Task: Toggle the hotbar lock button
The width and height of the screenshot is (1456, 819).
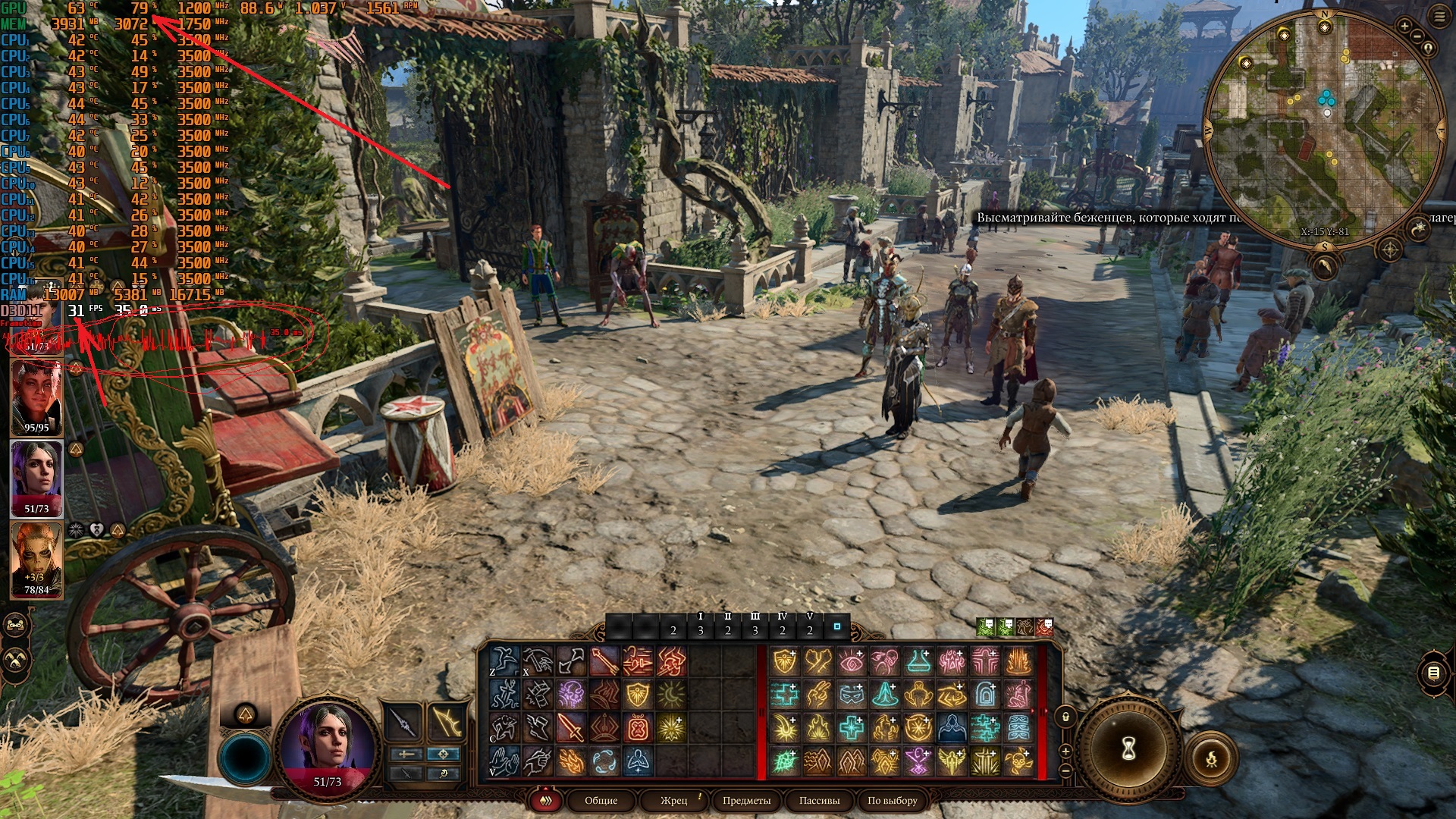Action: tap(1065, 717)
